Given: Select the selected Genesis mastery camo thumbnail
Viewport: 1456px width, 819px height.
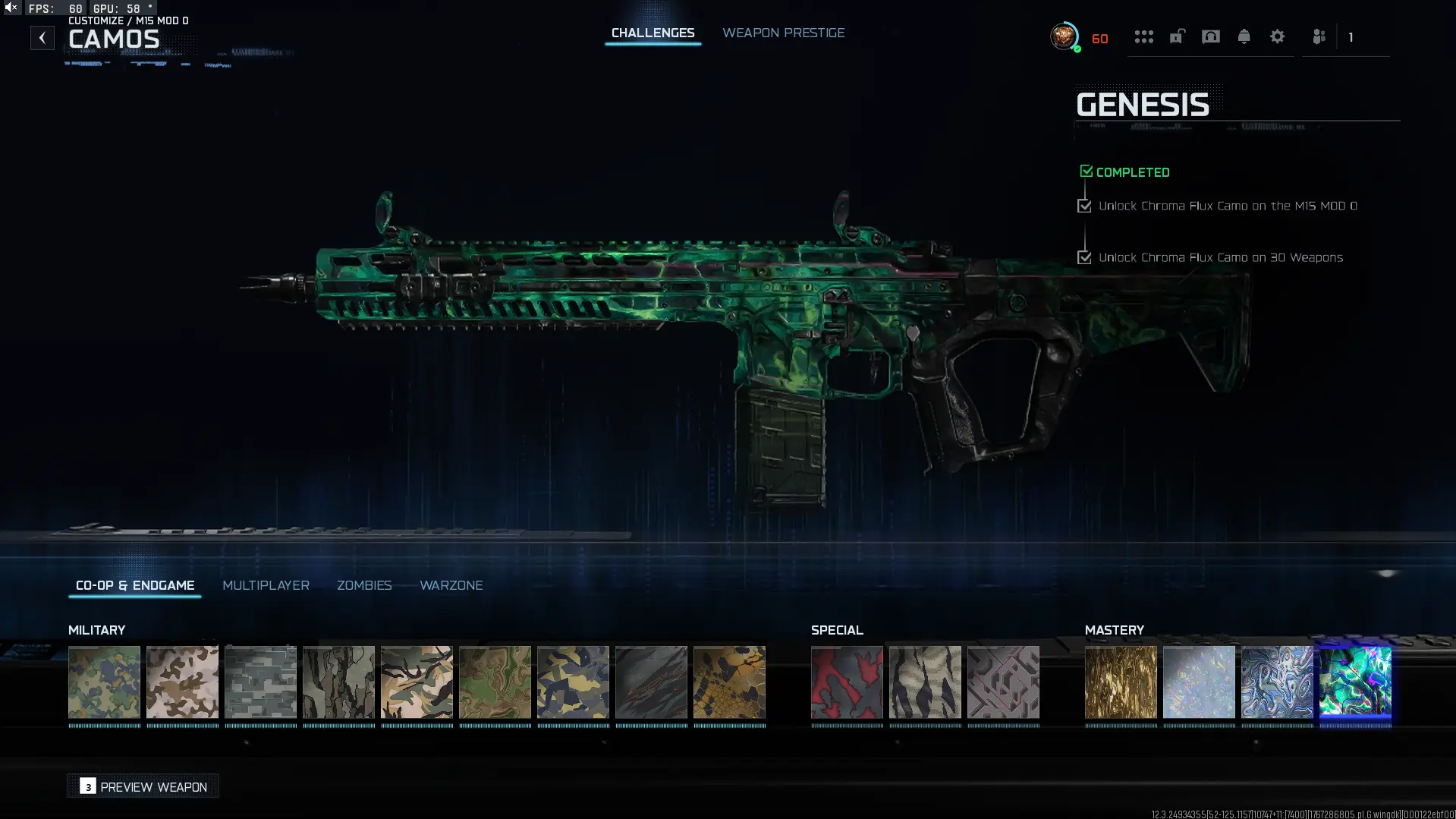Looking at the screenshot, I should tap(1355, 682).
